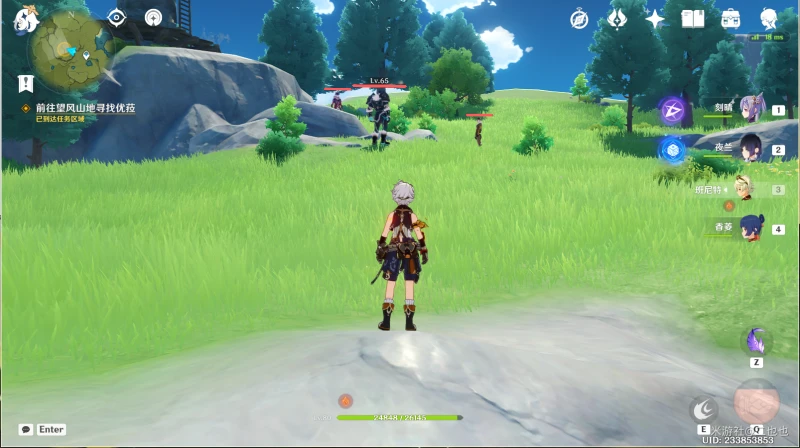Open the backpack inventory icon
This screenshot has width=800, height=448.
(731, 19)
